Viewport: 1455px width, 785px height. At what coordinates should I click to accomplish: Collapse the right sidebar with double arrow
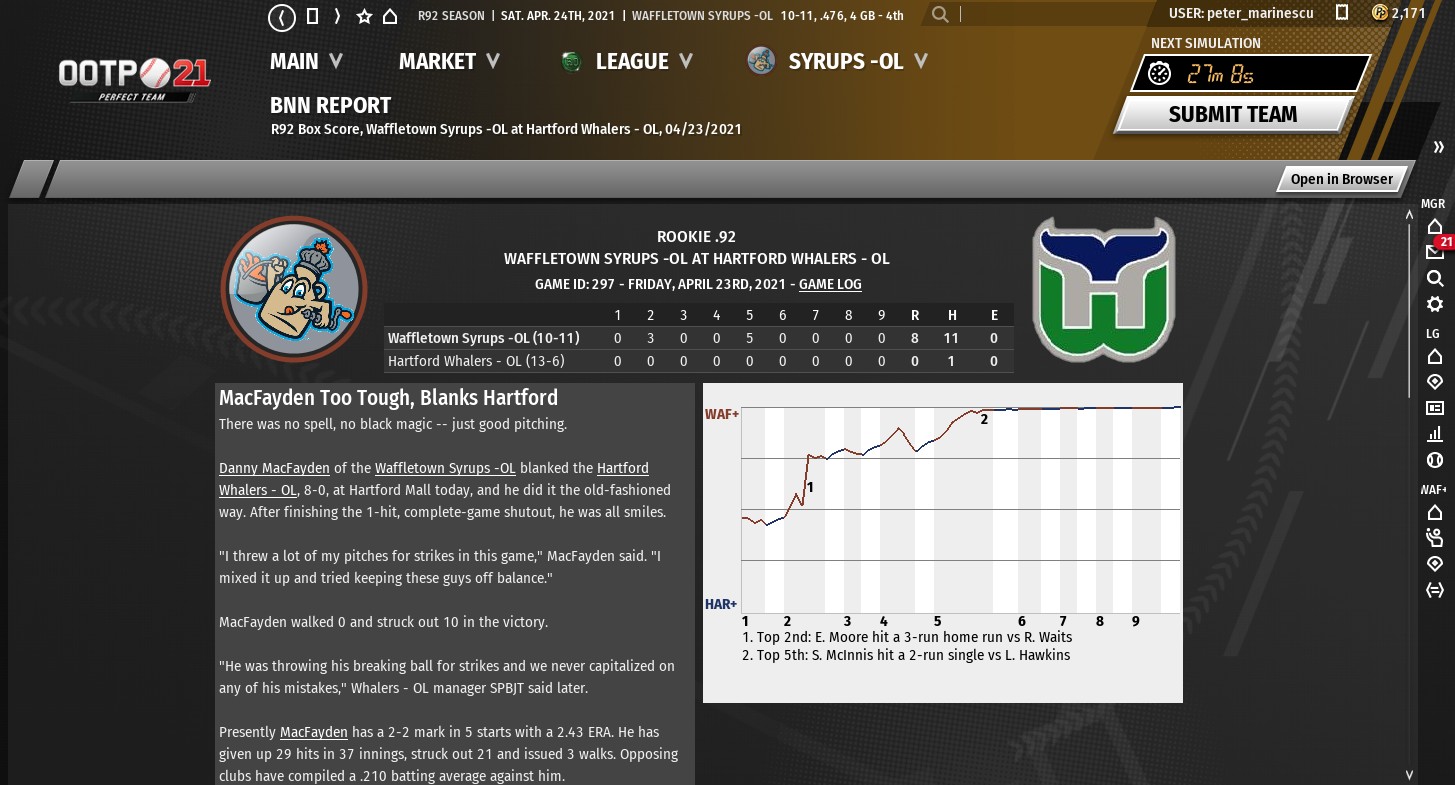(1438, 148)
